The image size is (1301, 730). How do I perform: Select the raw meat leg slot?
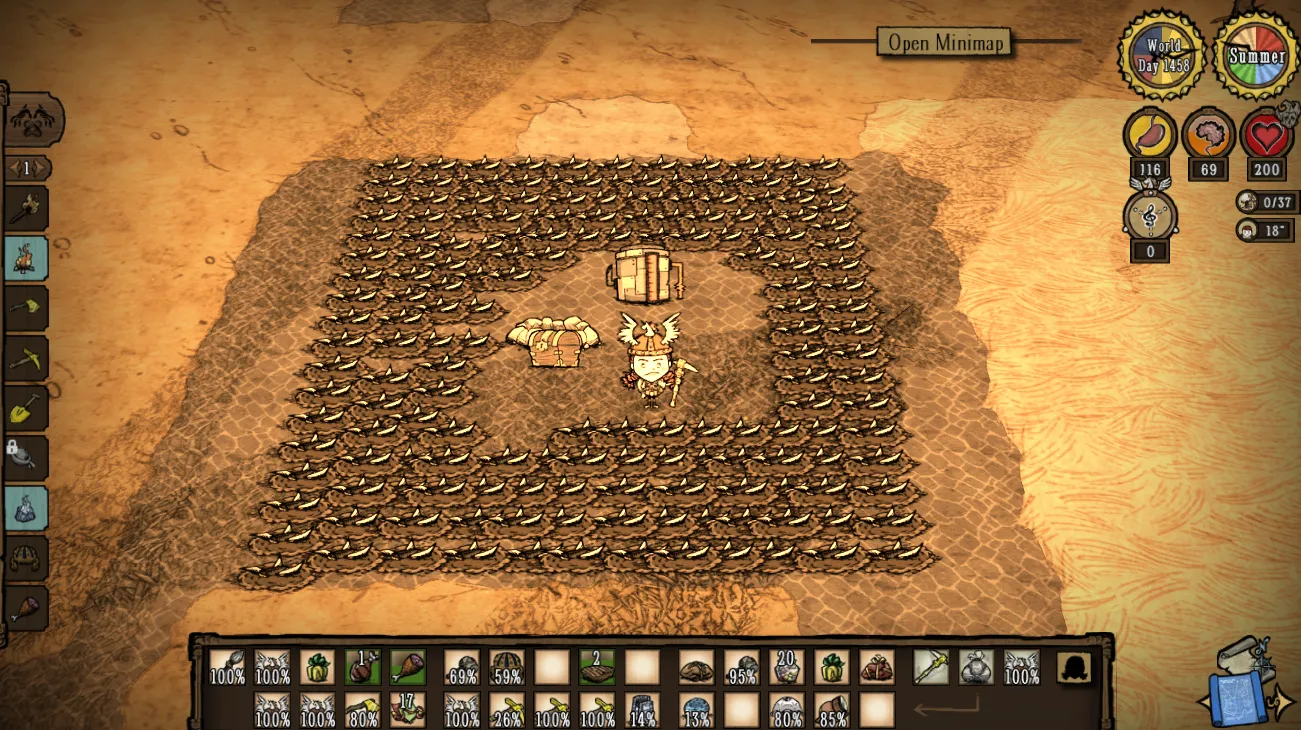click(x=407, y=667)
